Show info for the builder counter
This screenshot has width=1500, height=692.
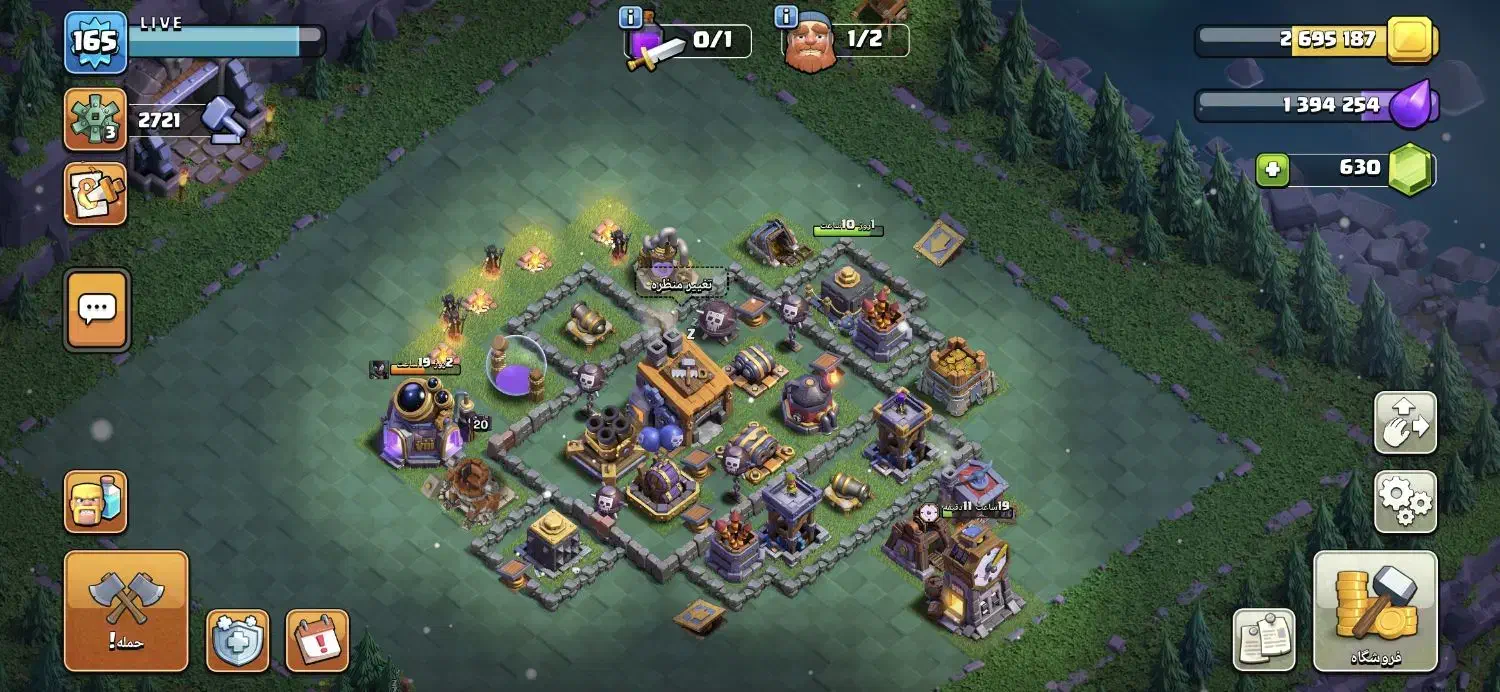786,17
